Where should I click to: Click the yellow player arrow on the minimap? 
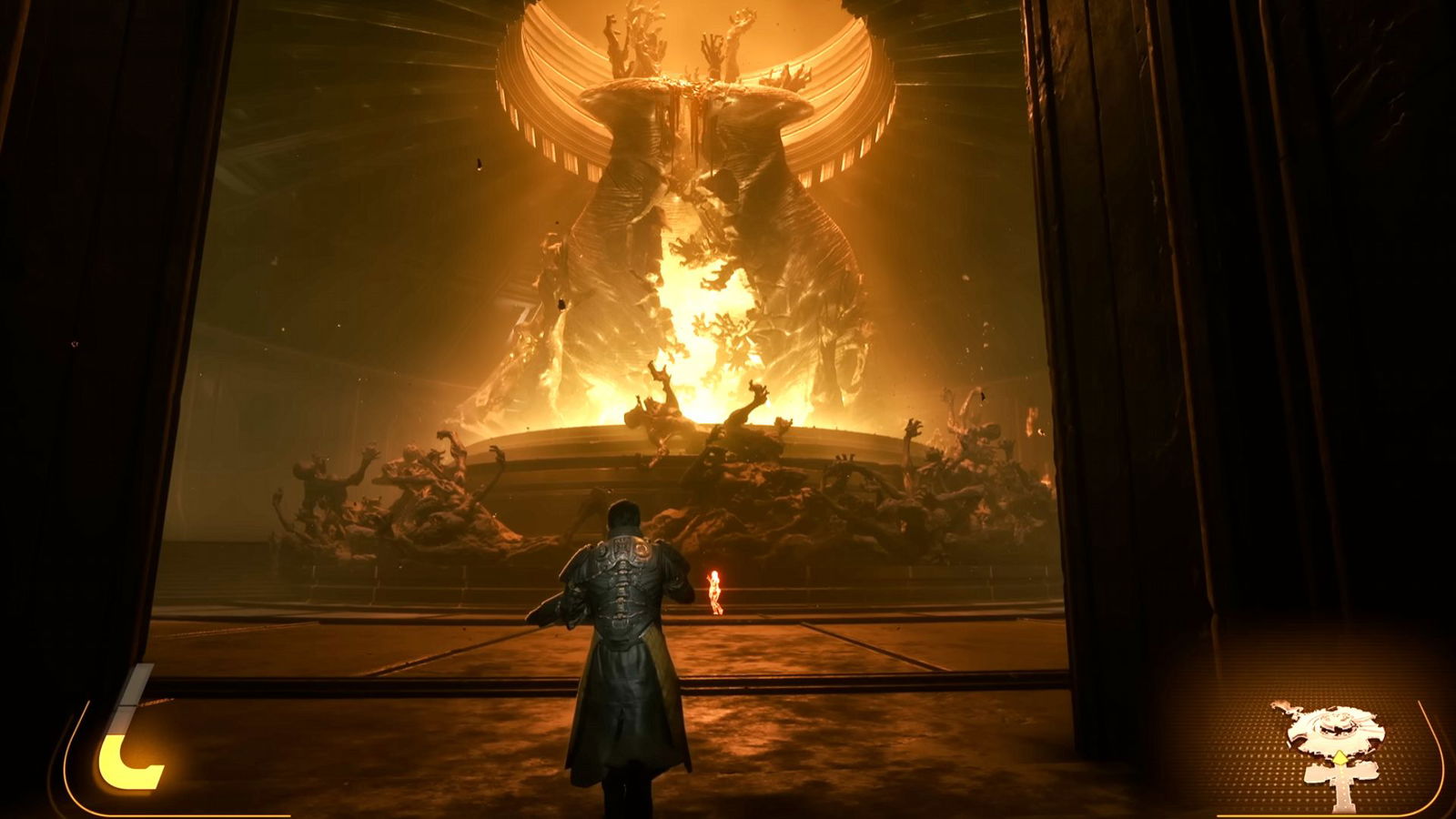[1340, 756]
